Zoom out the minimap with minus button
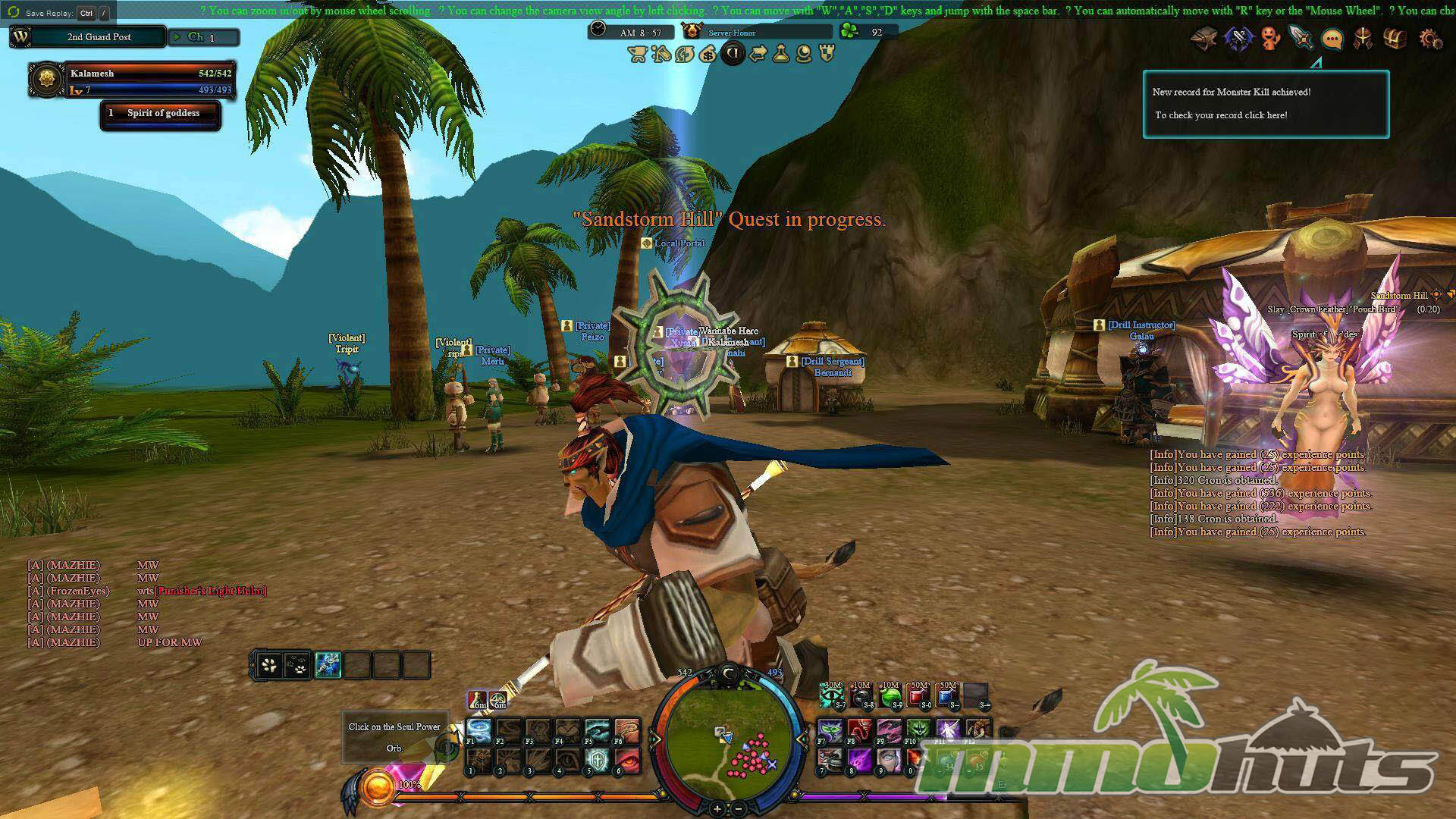Screen dimensions: 1456x819 739,808
